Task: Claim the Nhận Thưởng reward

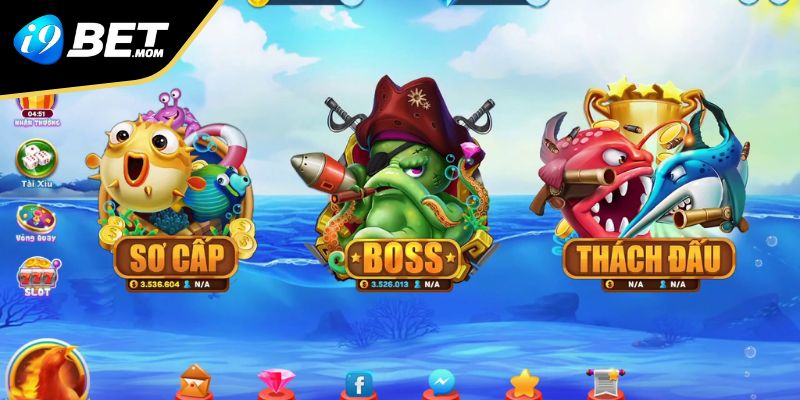Action: [37, 108]
